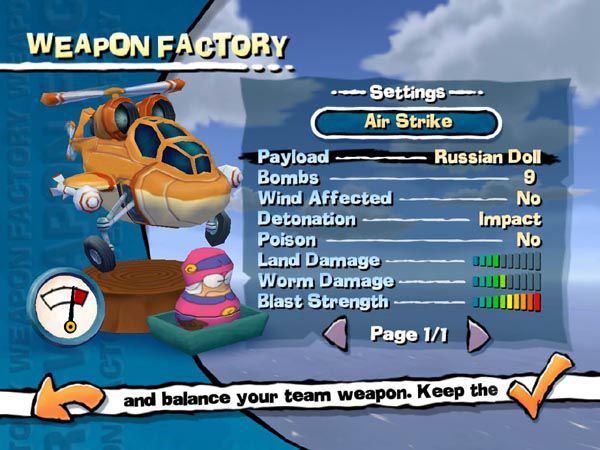Adjust the Worm Damage bar
600x450 pixels.
(506, 281)
